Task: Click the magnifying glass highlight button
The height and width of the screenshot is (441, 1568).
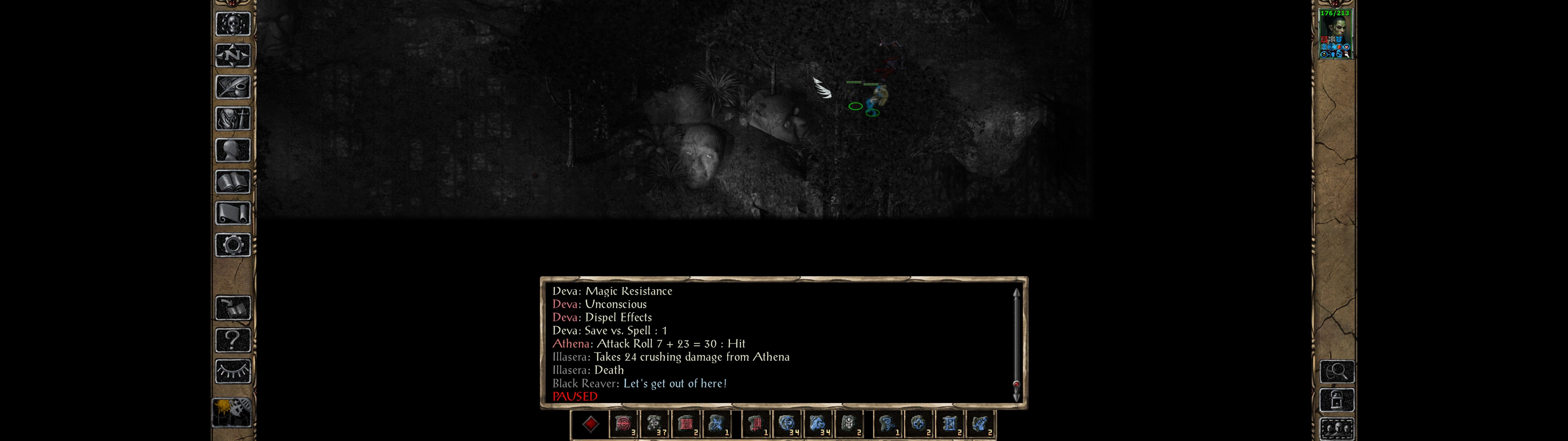Action: point(1337,371)
